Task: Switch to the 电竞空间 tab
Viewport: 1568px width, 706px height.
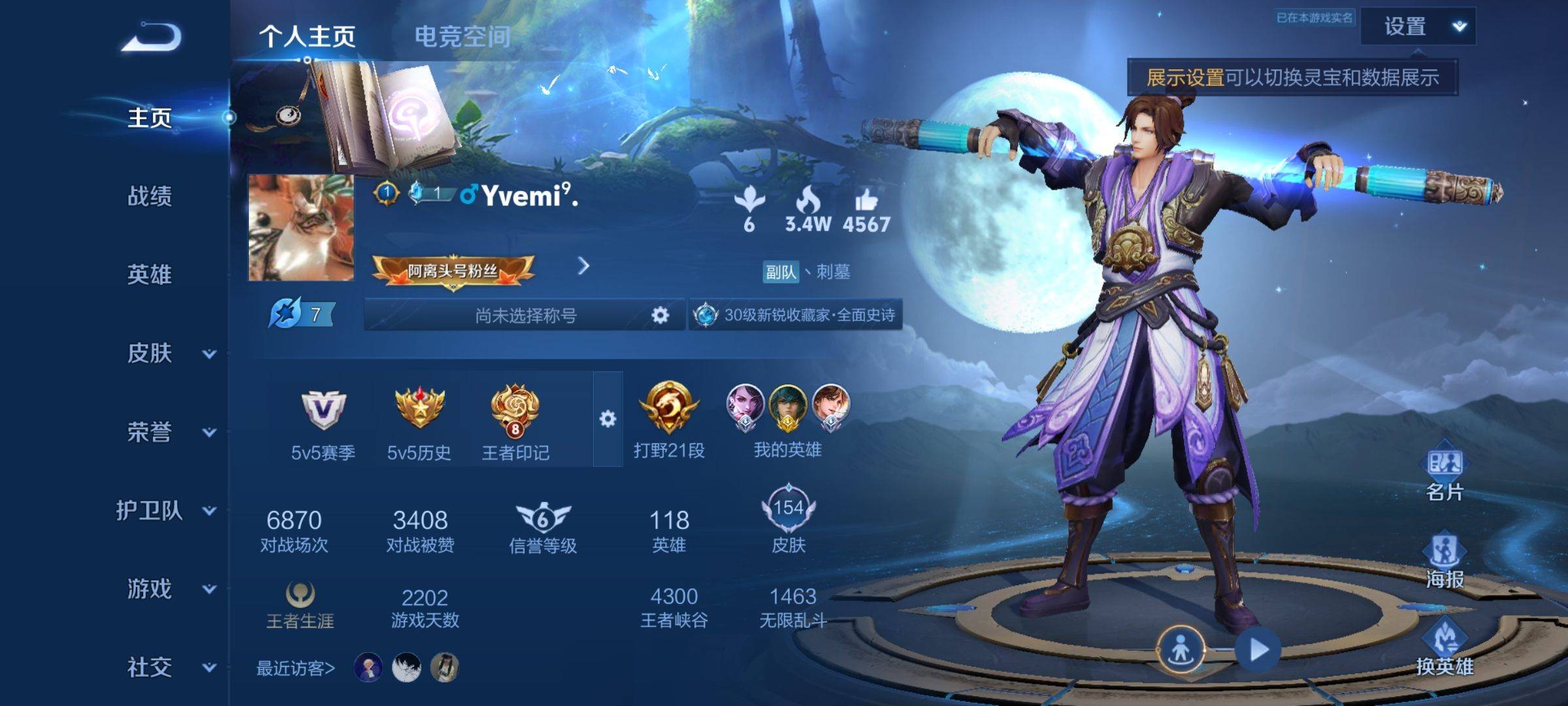Action: 463,37
